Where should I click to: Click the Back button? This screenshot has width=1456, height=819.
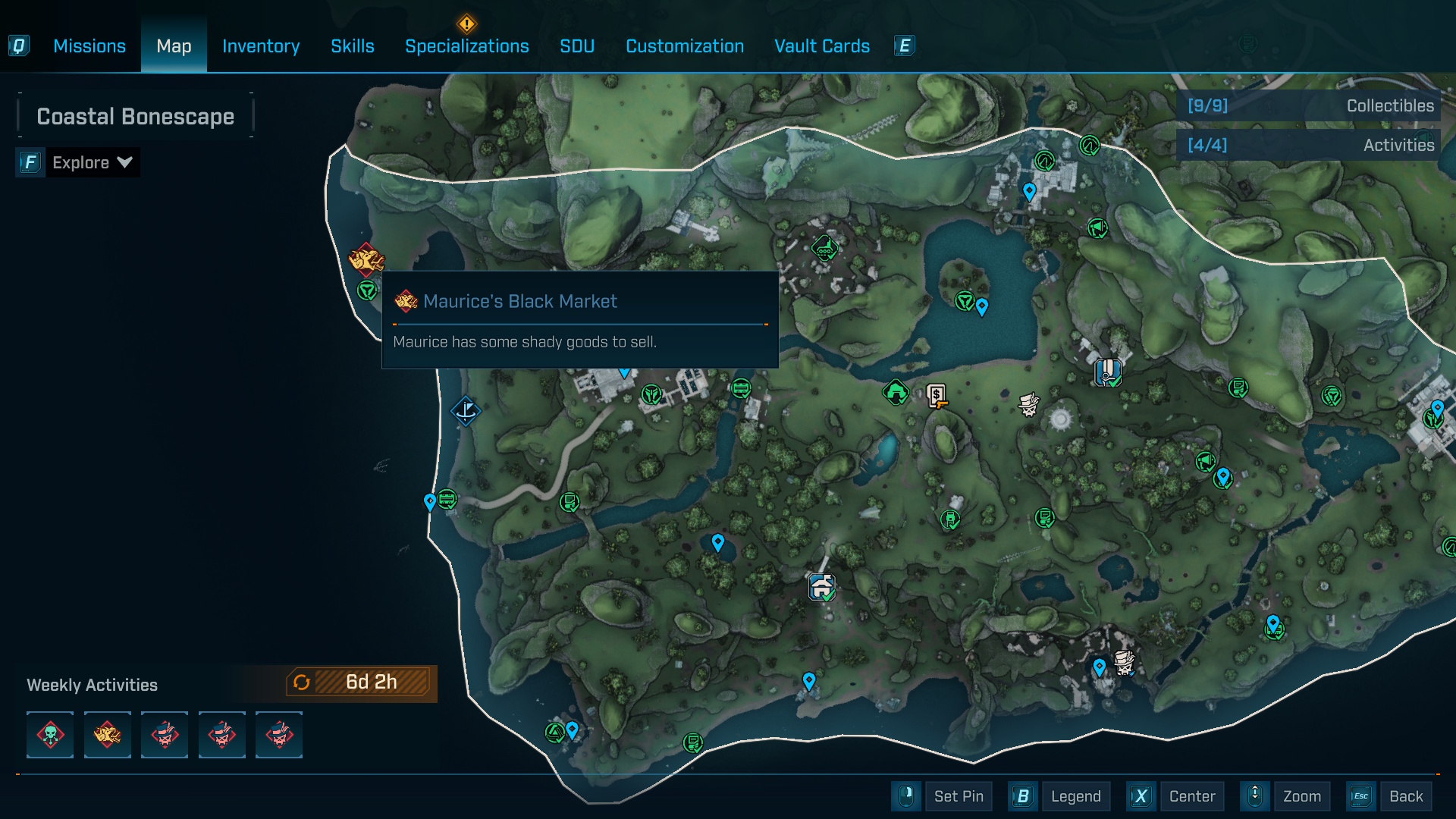pos(1405,796)
